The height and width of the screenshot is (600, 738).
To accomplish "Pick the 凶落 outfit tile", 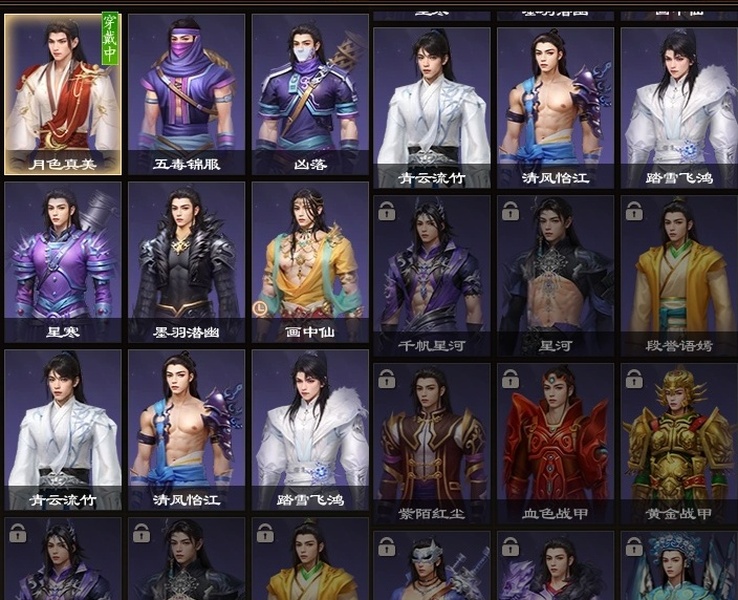I will click(310, 95).
